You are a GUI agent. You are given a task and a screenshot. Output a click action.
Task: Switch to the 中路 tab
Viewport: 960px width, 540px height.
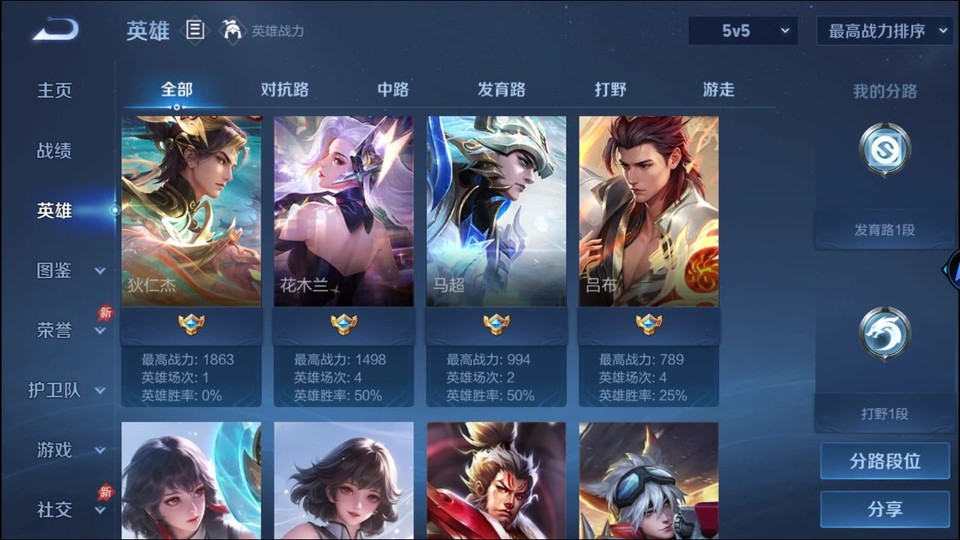click(x=393, y=90)
